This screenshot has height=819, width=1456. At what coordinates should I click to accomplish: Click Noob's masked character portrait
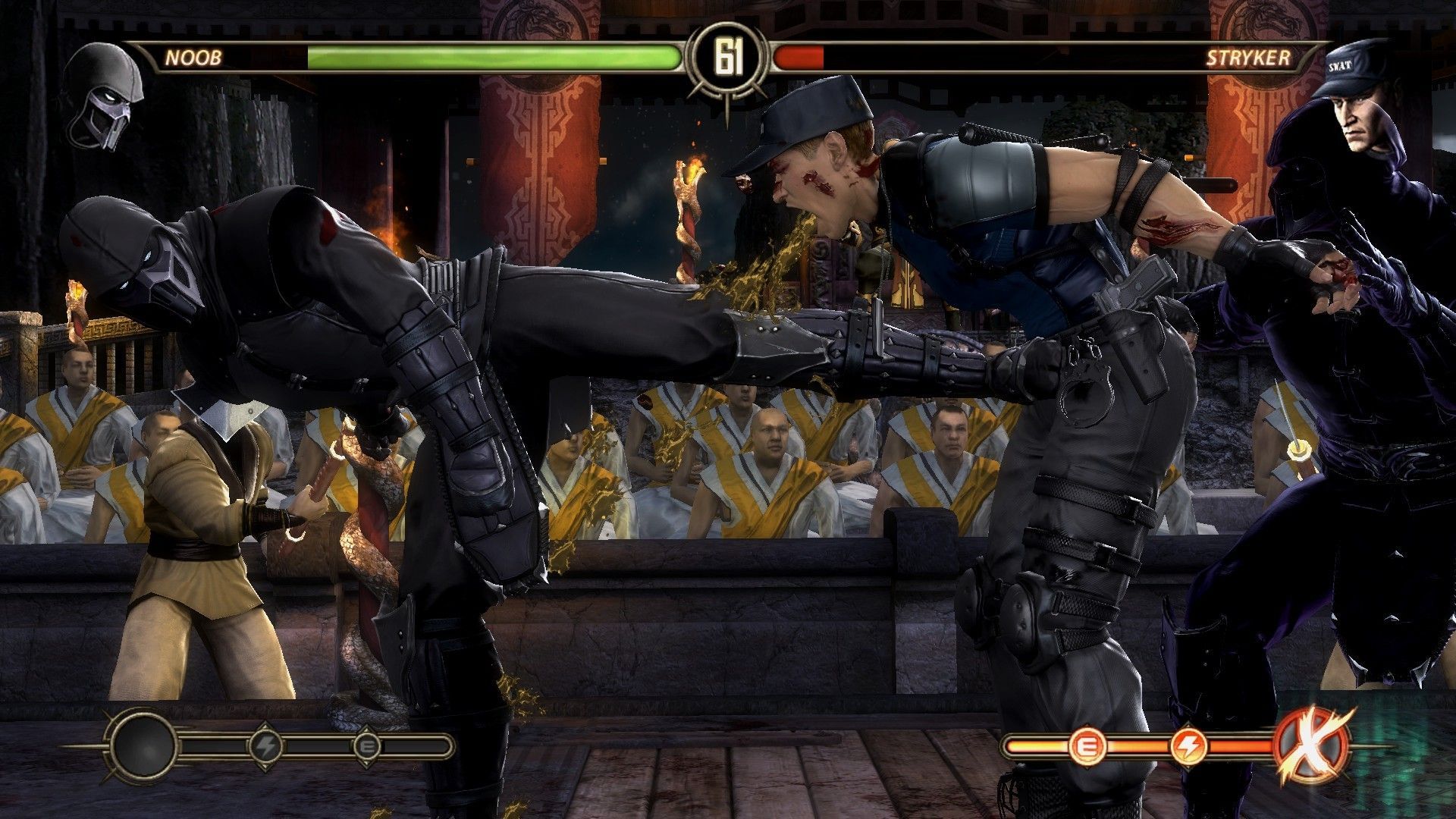pos(104,95)
